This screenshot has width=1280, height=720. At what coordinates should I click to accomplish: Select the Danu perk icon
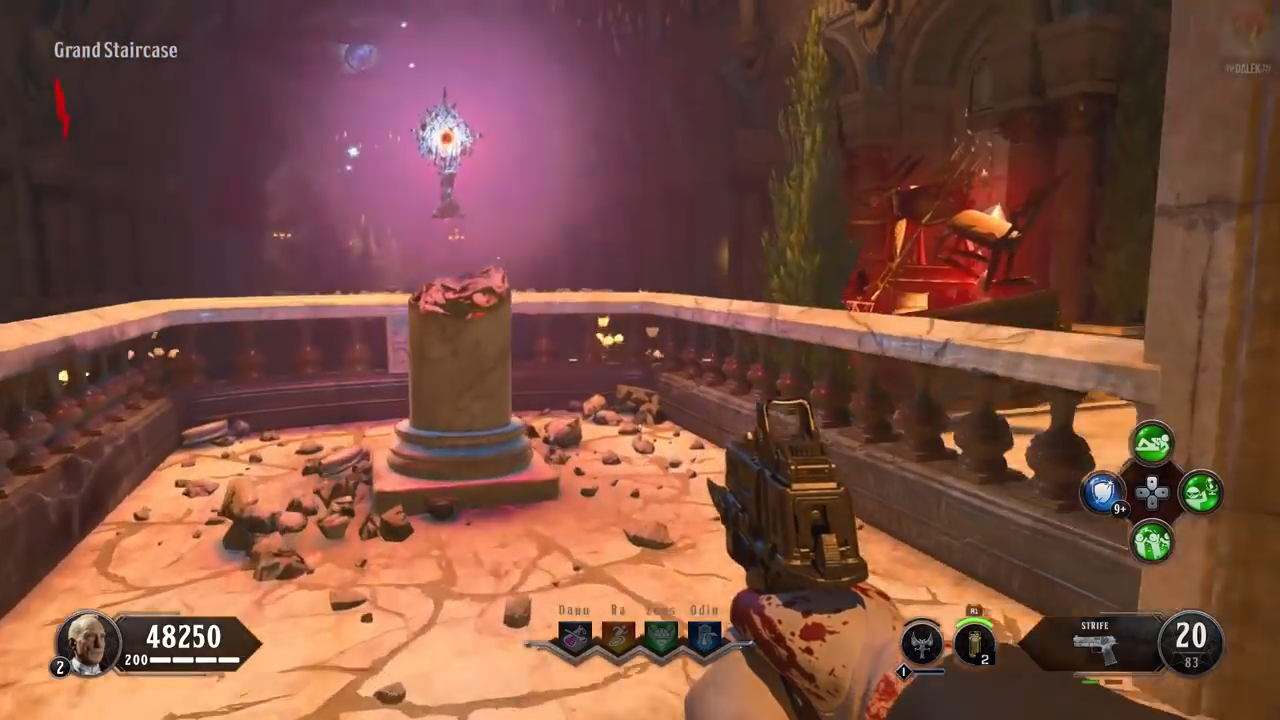575,638
